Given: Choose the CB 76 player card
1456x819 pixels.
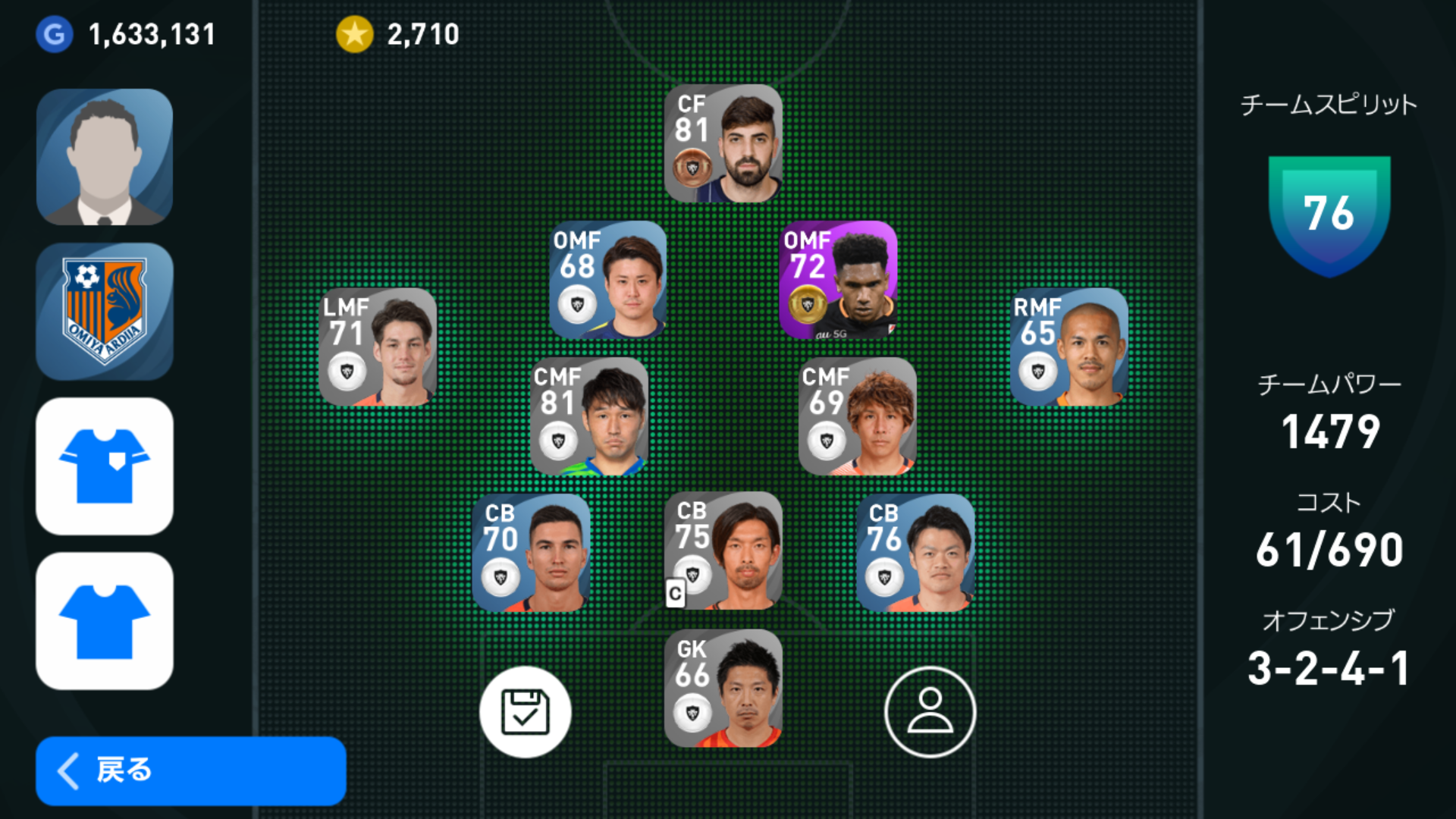Looking at the screenshot, I should (x=915, y=553).
